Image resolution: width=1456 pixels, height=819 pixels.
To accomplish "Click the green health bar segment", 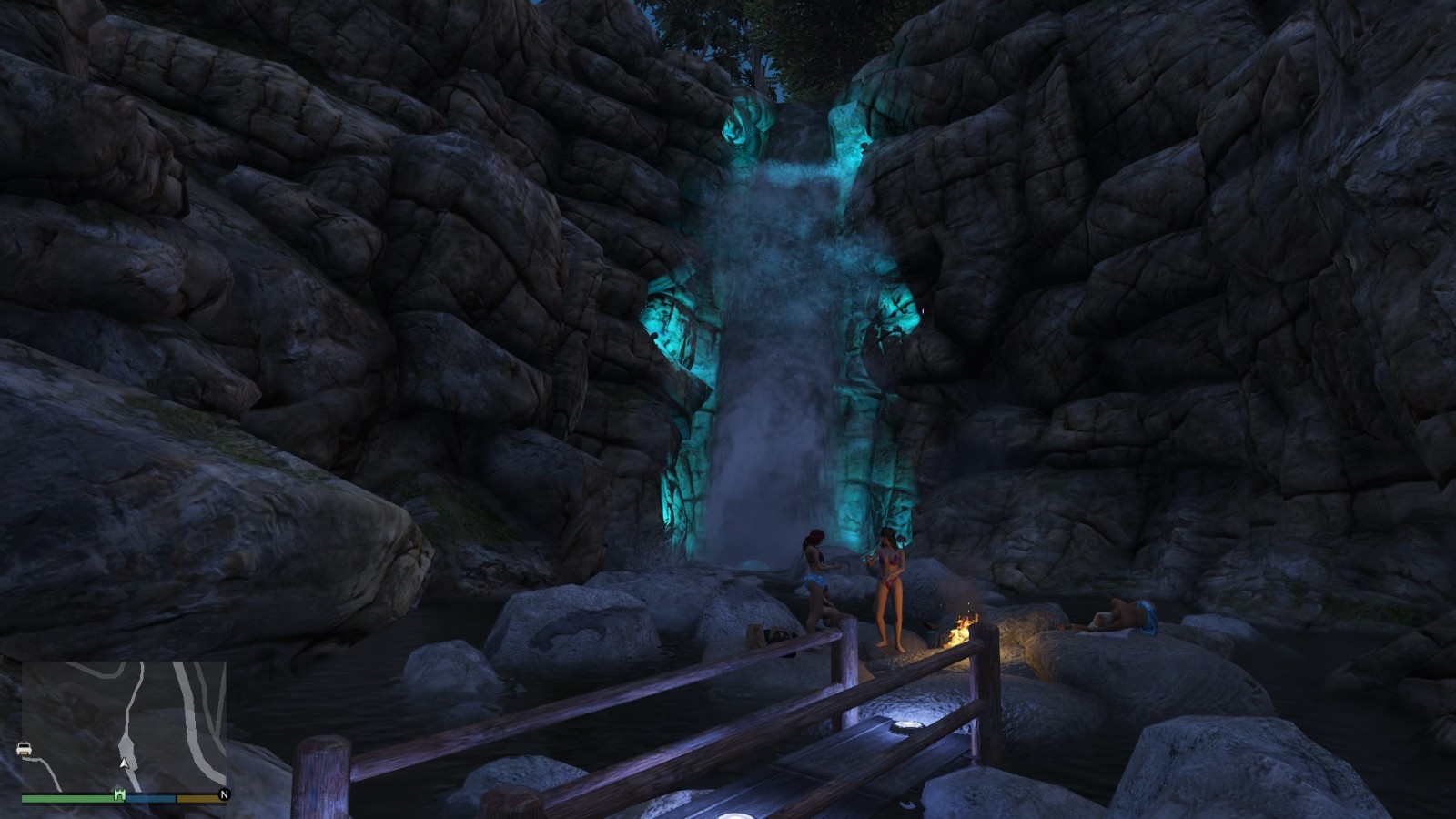I will click(x=64, y=797).
